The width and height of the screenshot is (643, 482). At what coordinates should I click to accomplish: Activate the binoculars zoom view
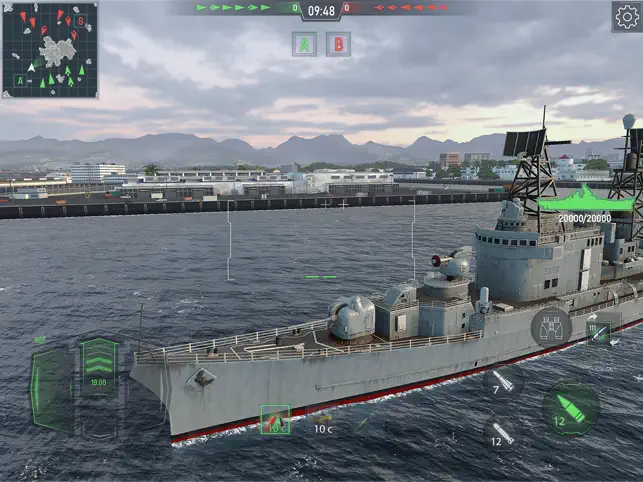tap(551, 327)
